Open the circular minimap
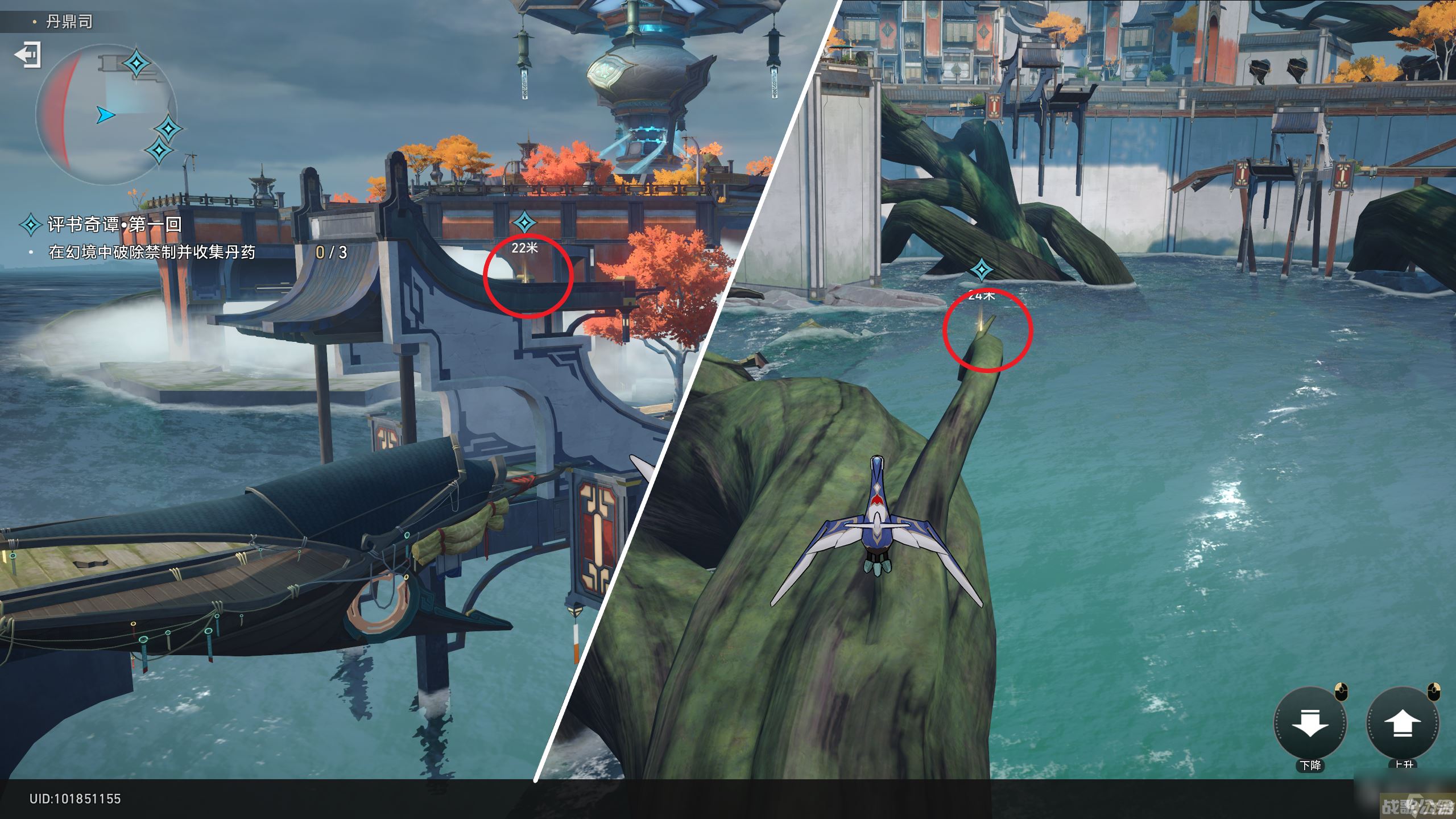Viewport: 1456px width, 819px height. click(106, 114)
